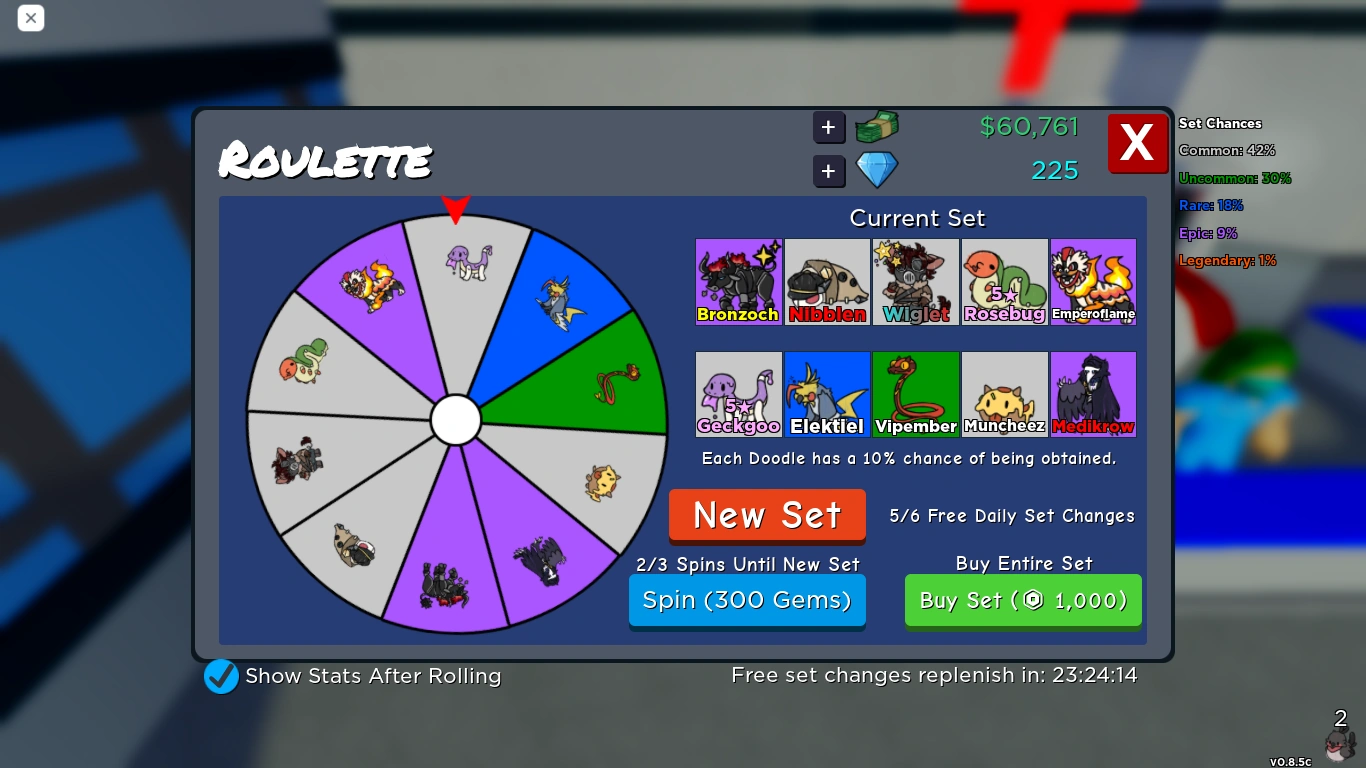This screenshot has height=768, width=1366.
Task: Click the cash stack icon
Action: pyautogui.click(x=875, y=127)
